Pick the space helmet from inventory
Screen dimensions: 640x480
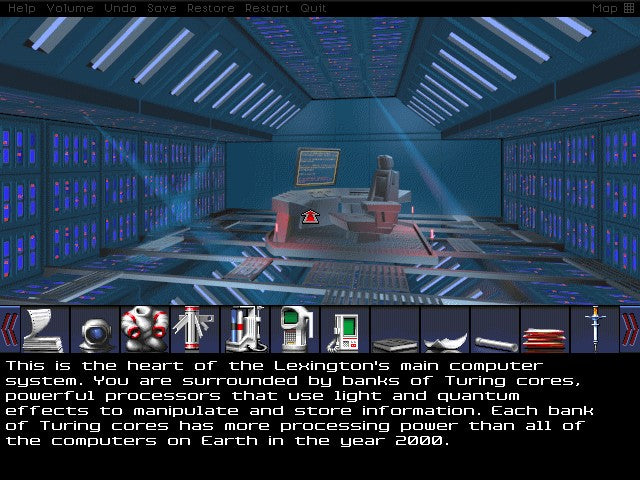[x=95, y=329]
